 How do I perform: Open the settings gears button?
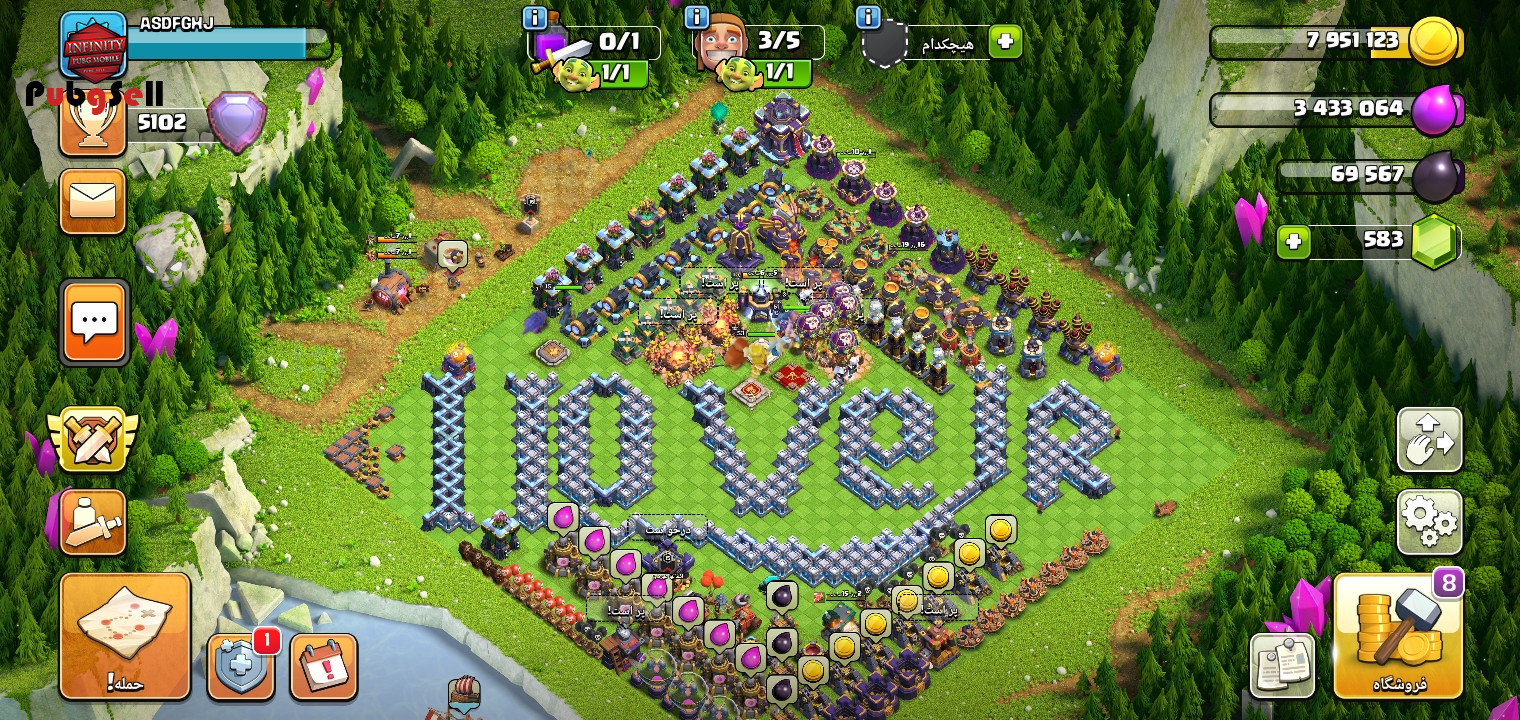(1429, 521)
